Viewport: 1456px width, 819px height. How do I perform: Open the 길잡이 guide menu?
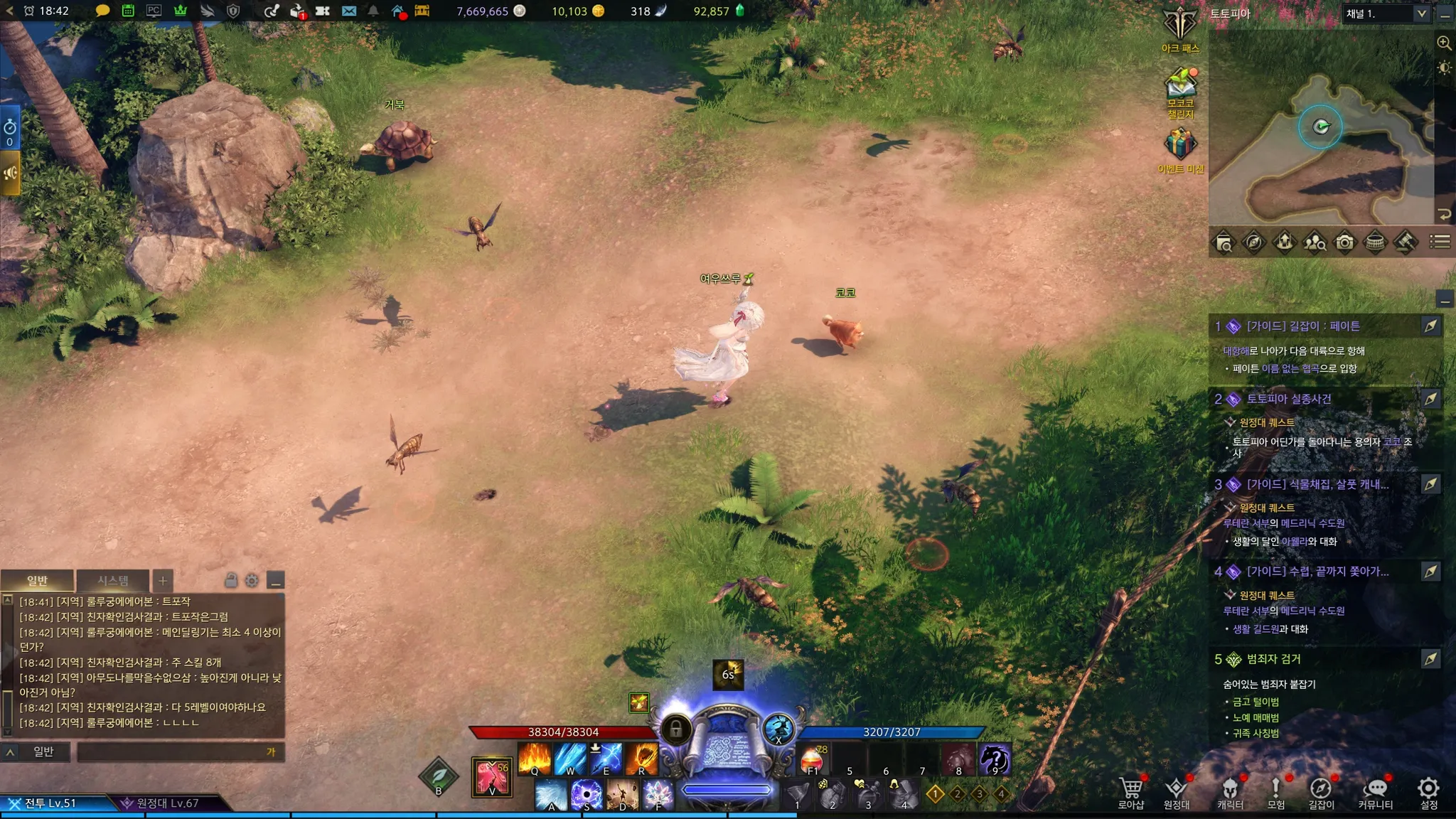[x=1321, y=792]
